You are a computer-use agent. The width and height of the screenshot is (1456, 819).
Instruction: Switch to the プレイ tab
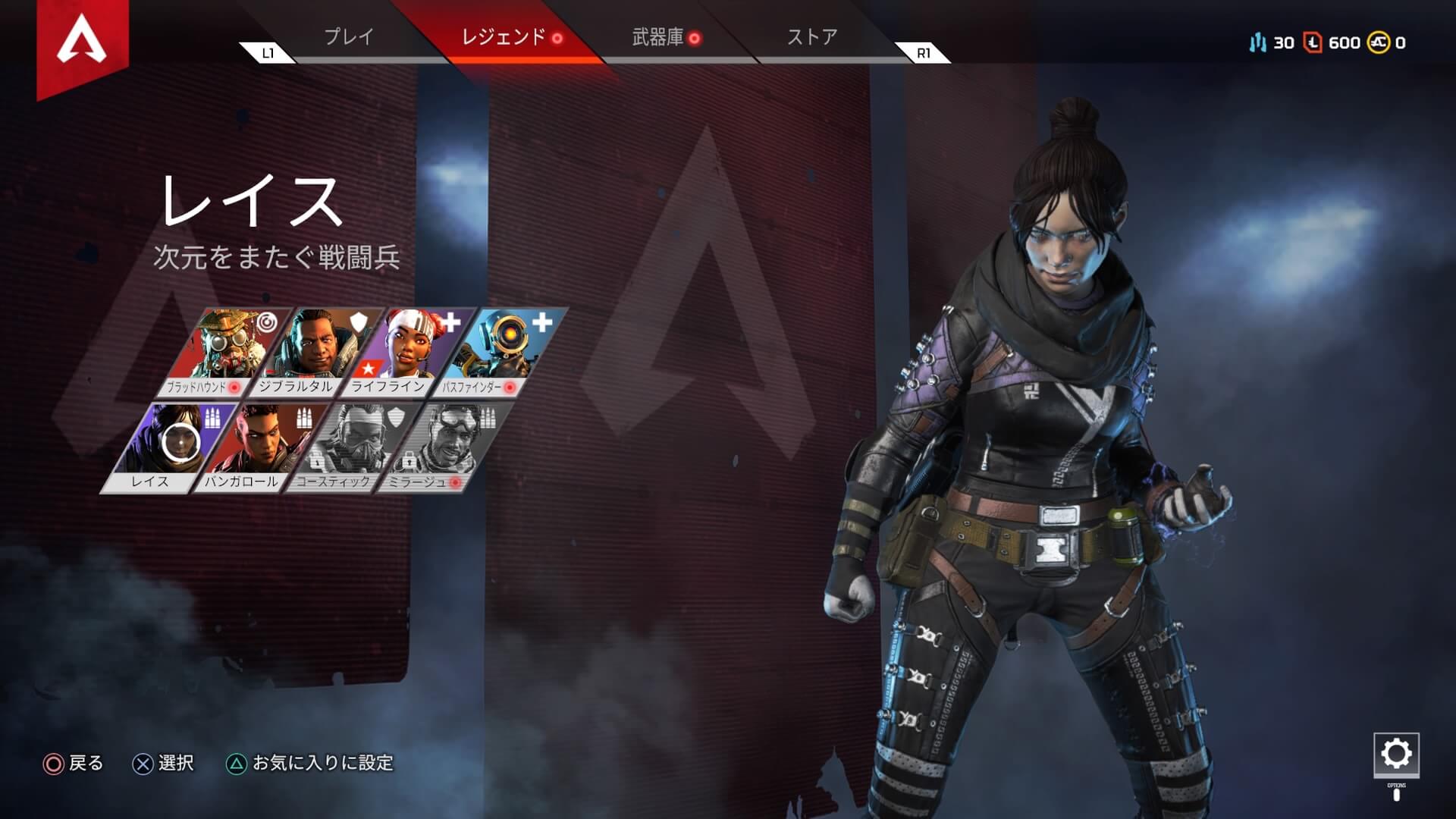coord(349,37)
